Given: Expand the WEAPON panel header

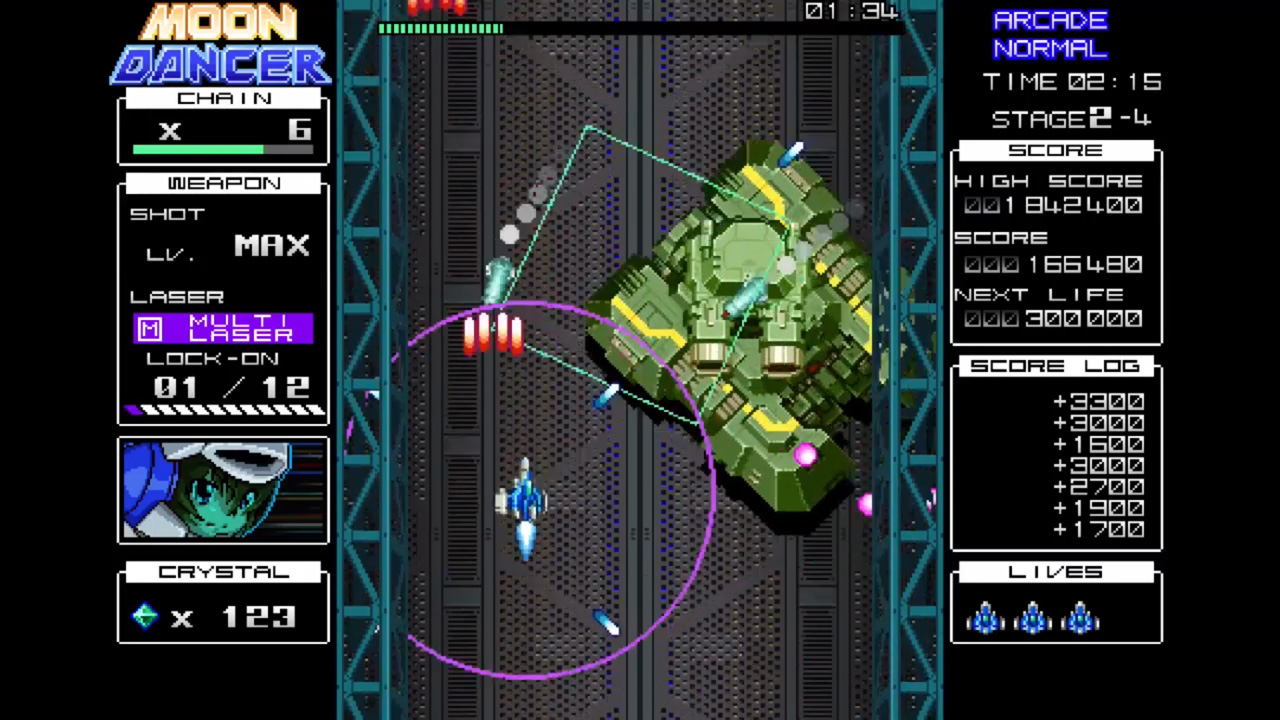Looking at the screenshot, I should (223, 183).
